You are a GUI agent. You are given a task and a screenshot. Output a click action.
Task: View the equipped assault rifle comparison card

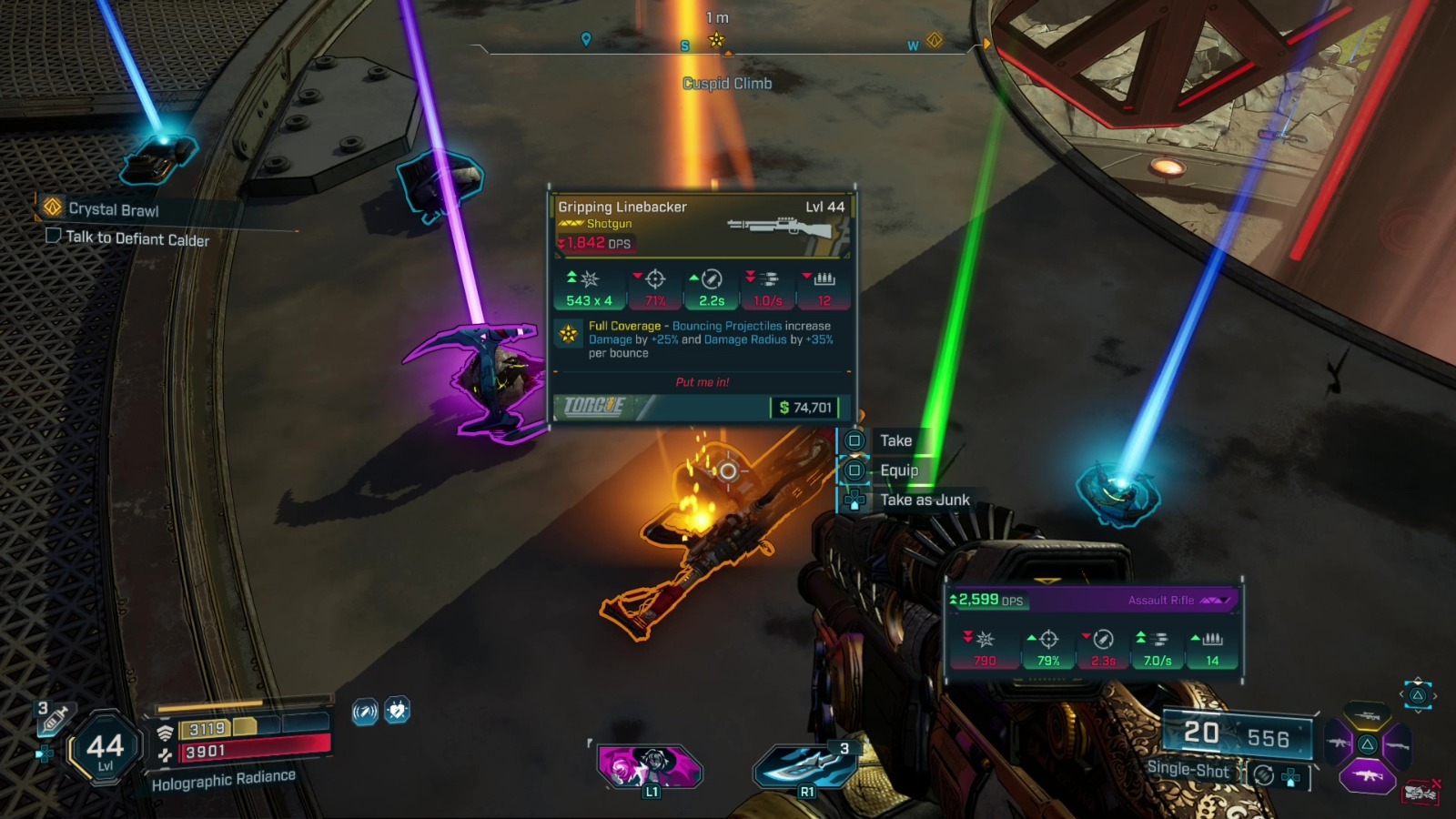tap(1093, 631)
